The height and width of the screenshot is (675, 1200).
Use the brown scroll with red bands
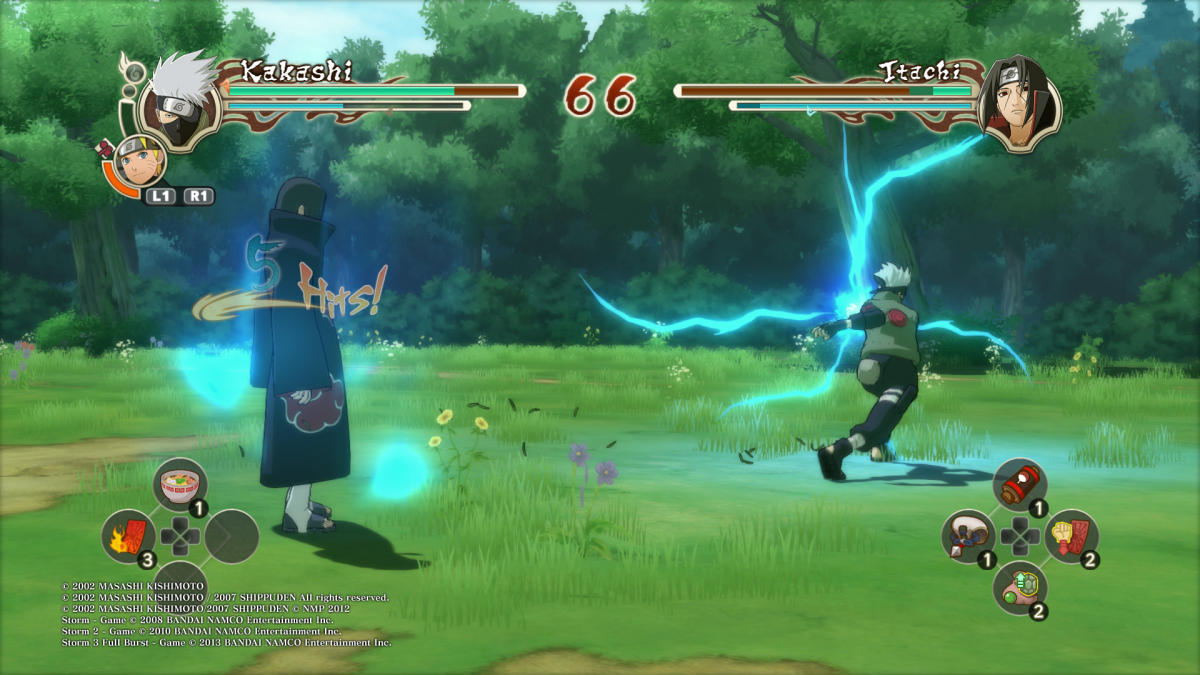1019,485
